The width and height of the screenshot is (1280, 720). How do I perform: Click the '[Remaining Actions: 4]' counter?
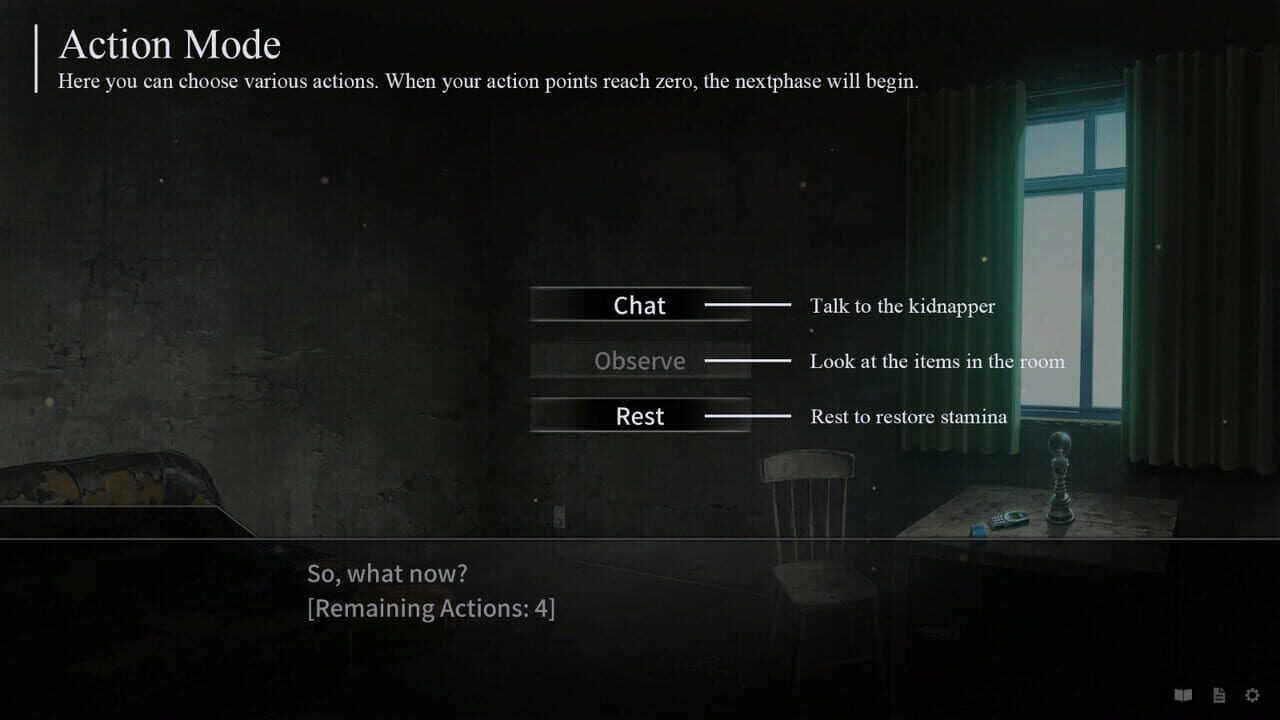[x=432, y=607]
